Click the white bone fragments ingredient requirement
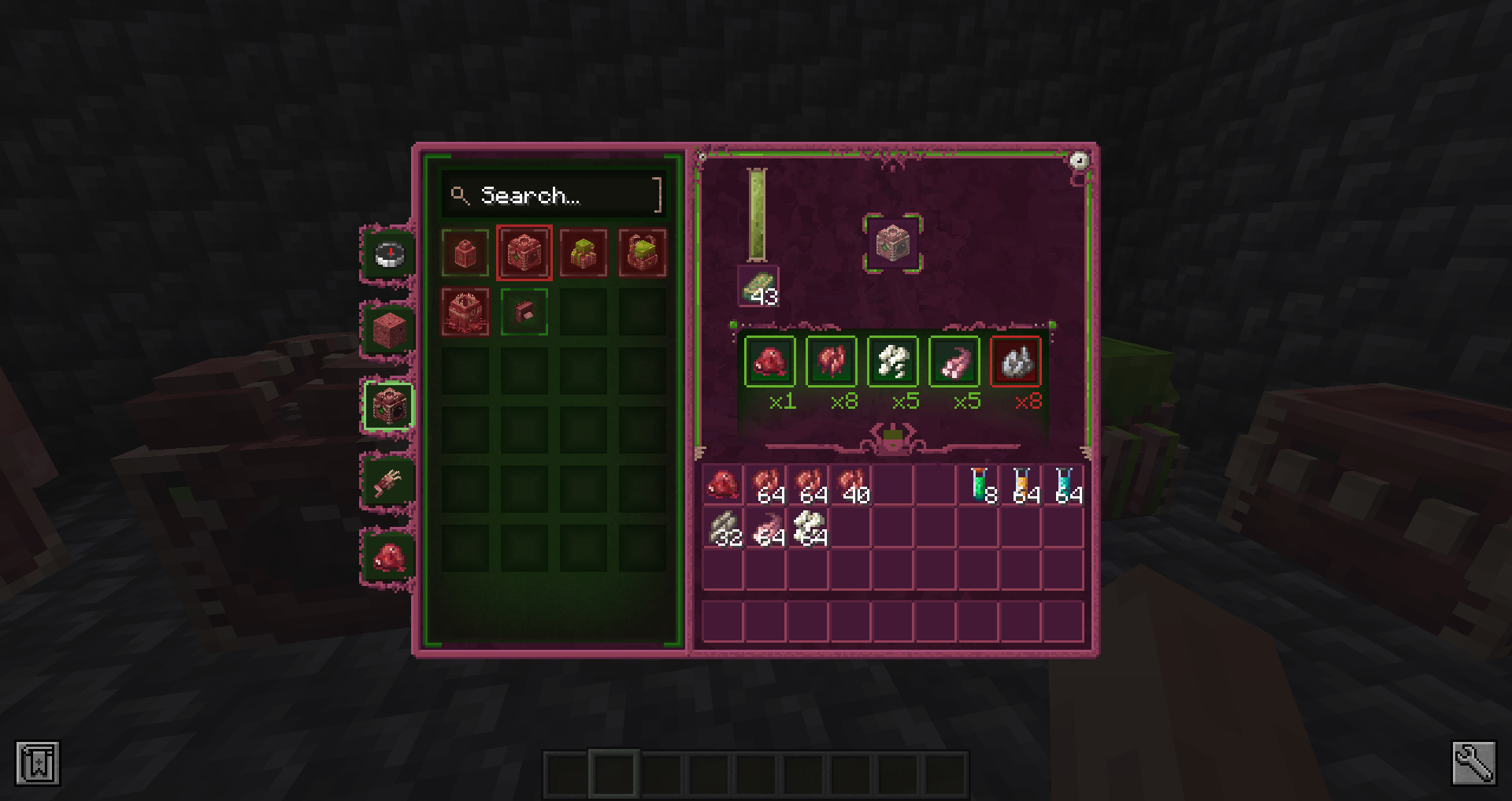The width and height of the screenshot is (1512, 801). tap(893, 362)
